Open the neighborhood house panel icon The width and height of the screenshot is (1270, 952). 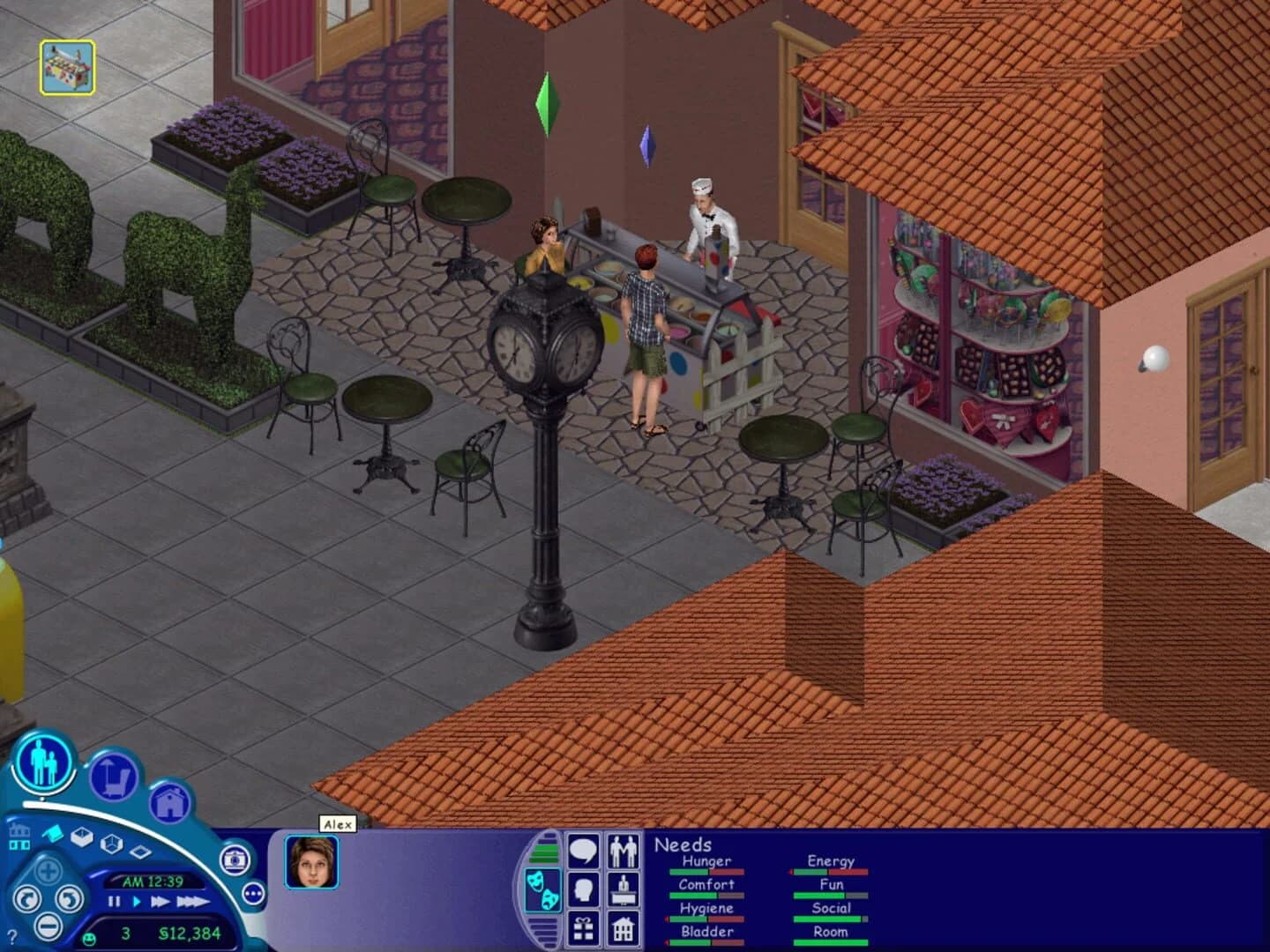[624, 929]
